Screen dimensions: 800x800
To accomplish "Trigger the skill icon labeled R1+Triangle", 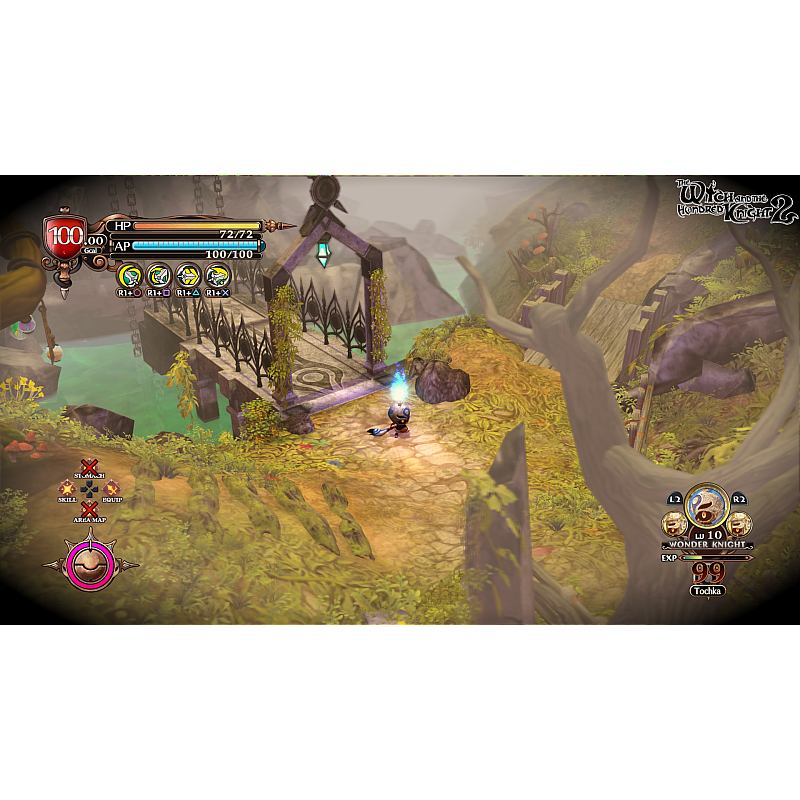I will coord(188,275).
